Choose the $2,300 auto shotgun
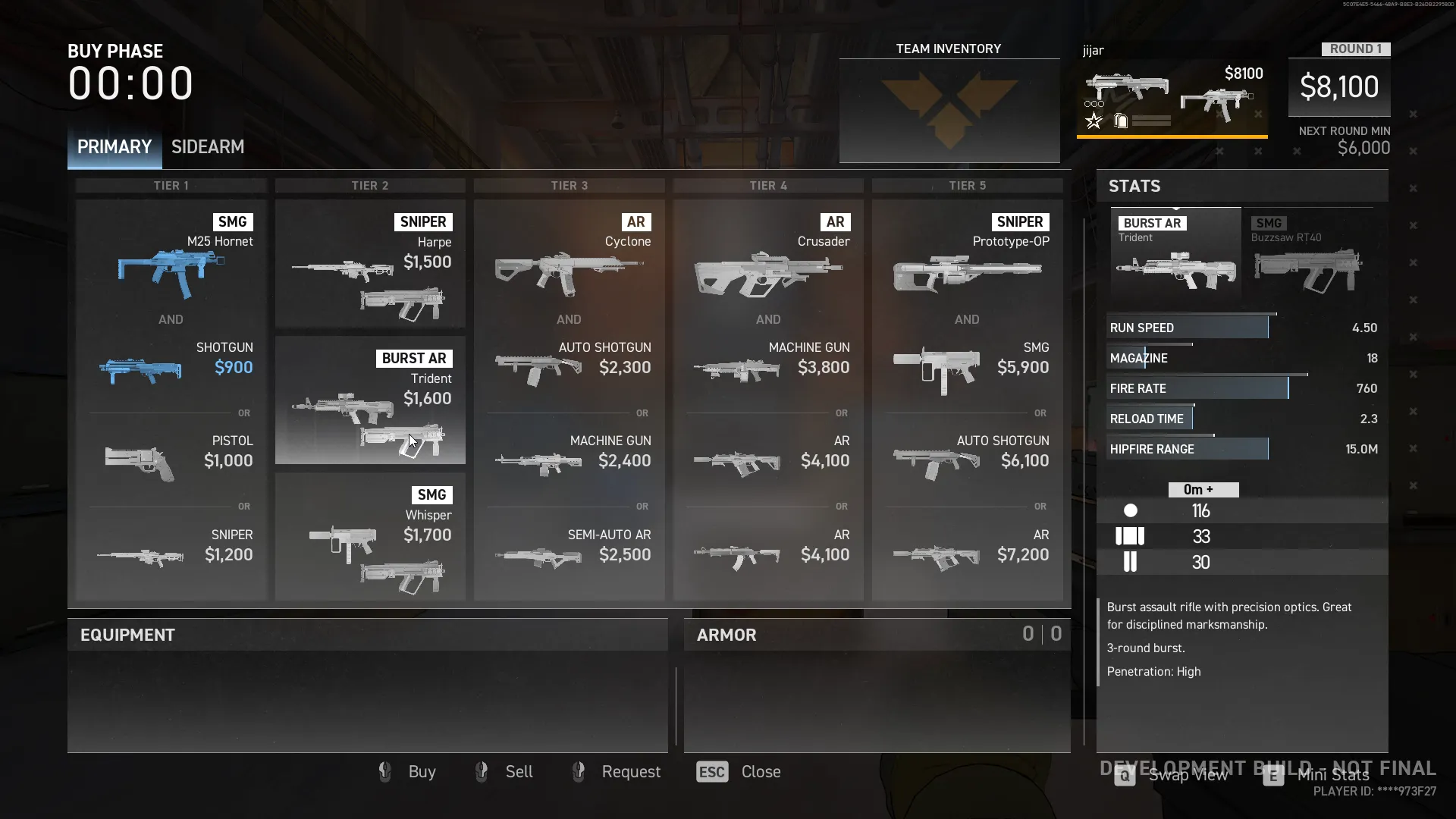Screen dimensions: 1456x819 coord(569,367)
